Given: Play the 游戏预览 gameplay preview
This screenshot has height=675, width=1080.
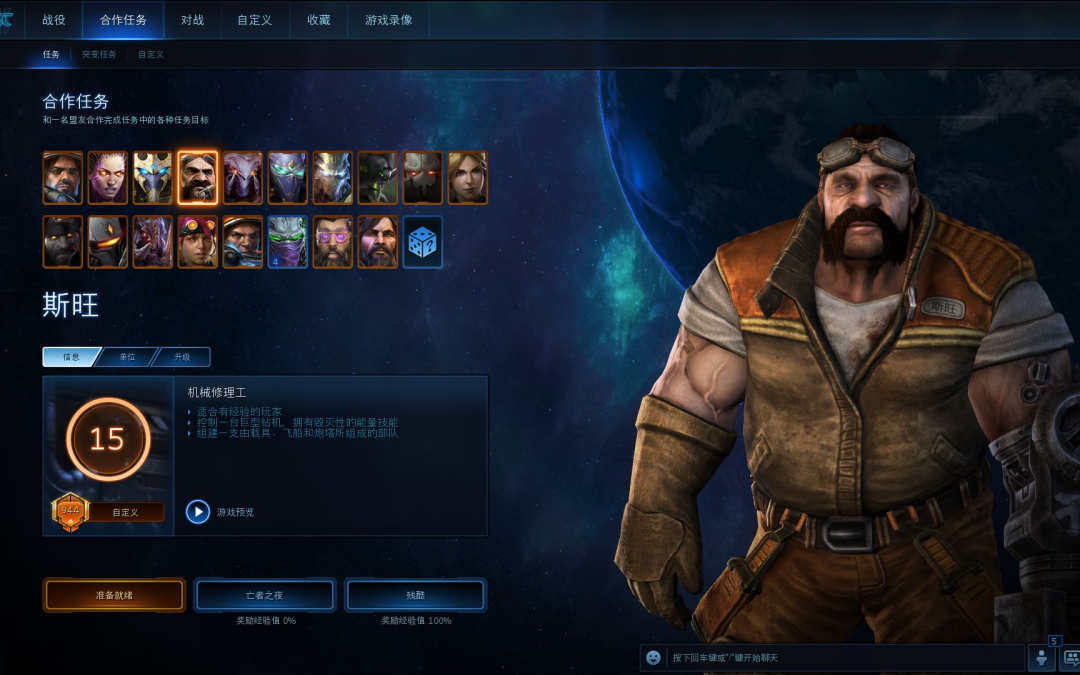Looking at the screenshot, I should coord(198,512).
